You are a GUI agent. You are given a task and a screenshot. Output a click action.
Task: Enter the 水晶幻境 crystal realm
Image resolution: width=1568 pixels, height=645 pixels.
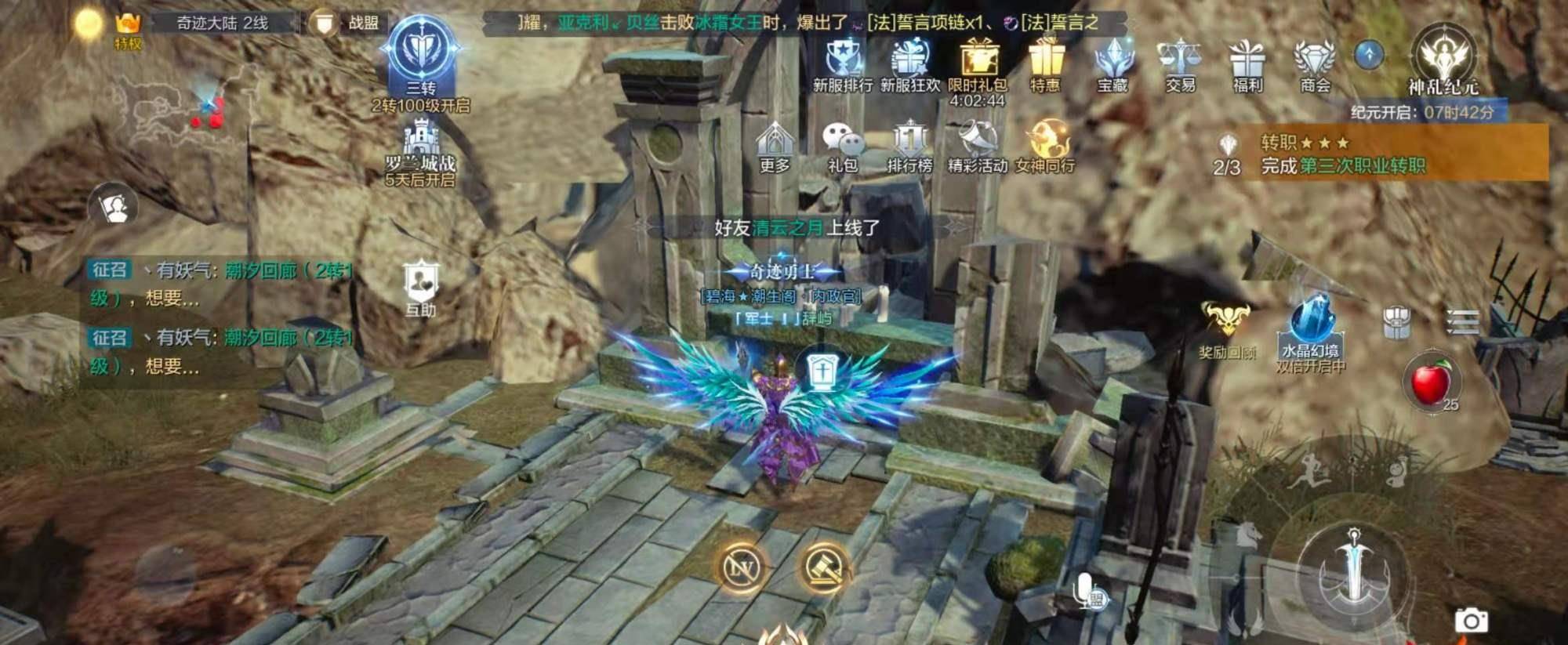click(x=1310, y=328)
